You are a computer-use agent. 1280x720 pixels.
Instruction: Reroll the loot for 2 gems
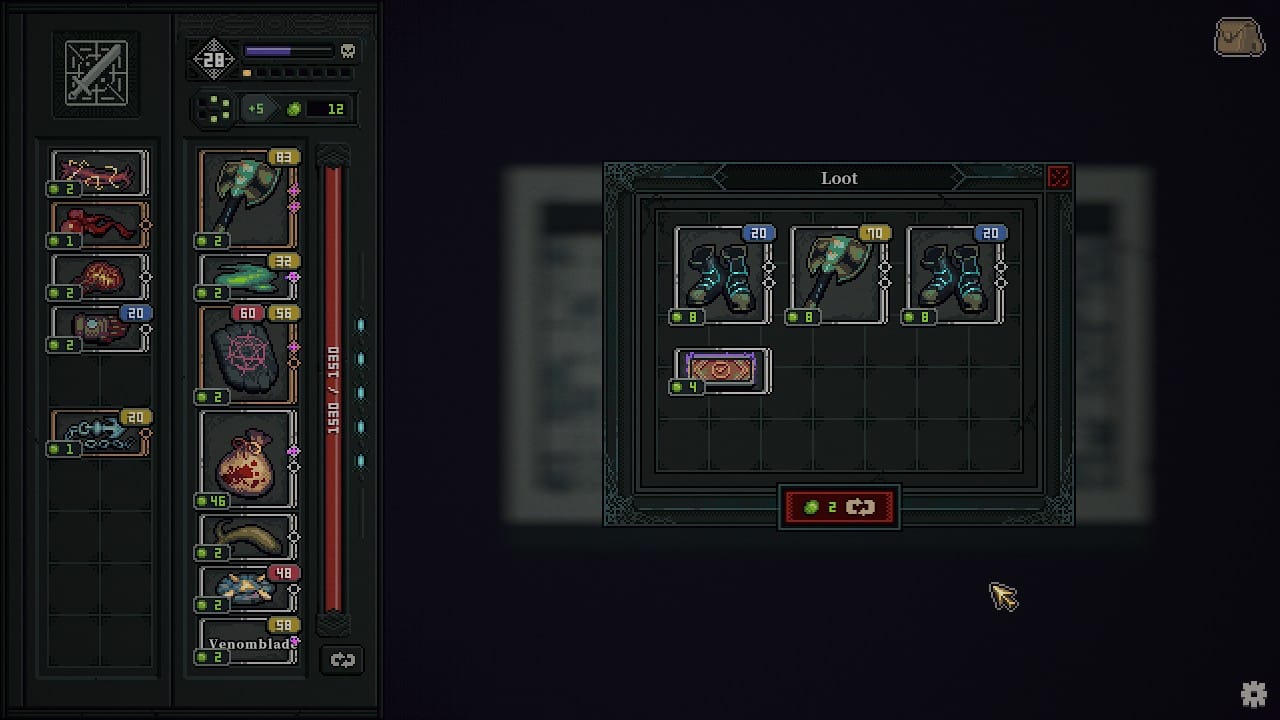click(x=839, y=507)
